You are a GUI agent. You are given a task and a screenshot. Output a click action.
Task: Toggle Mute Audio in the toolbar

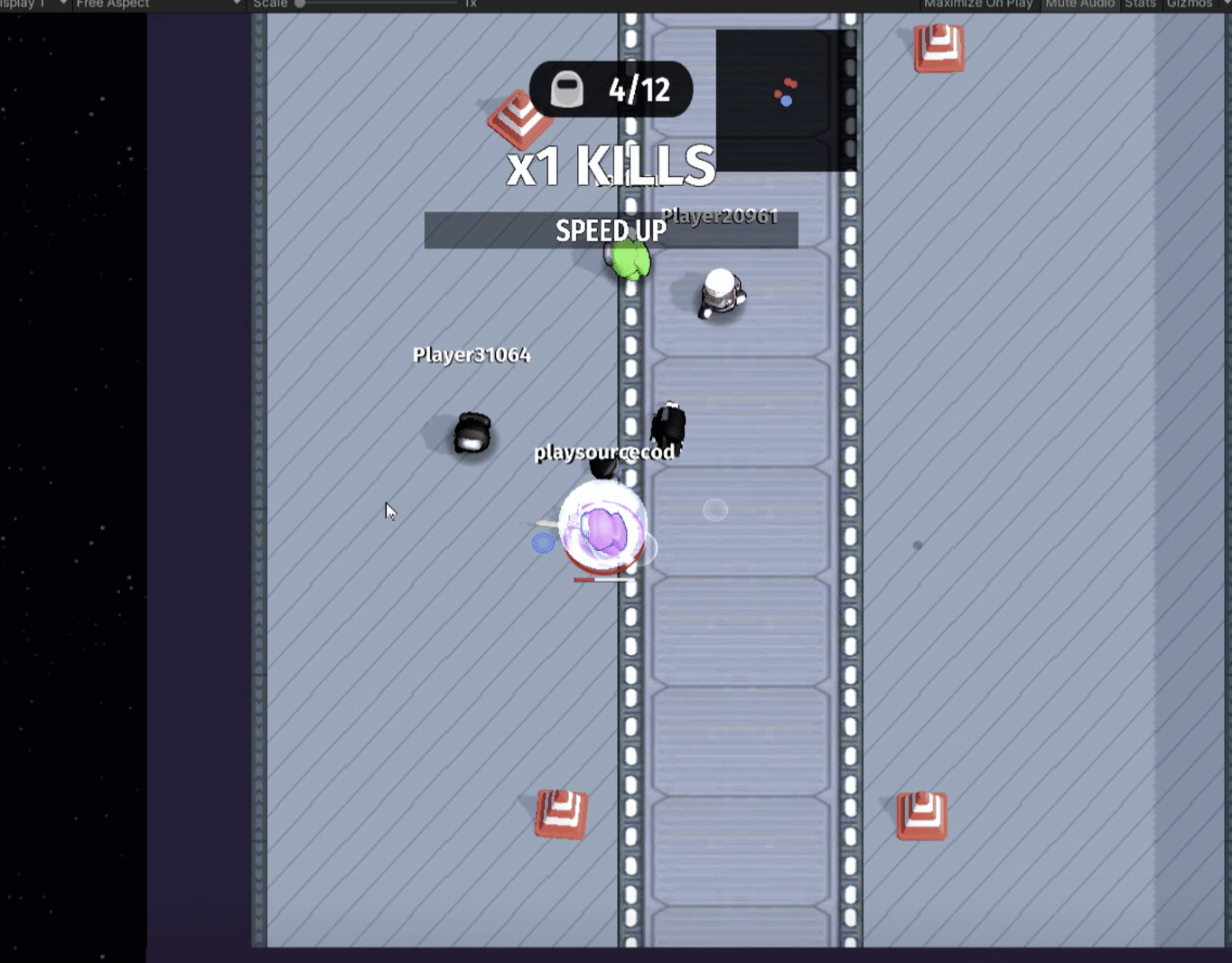tap(1079, 4)
